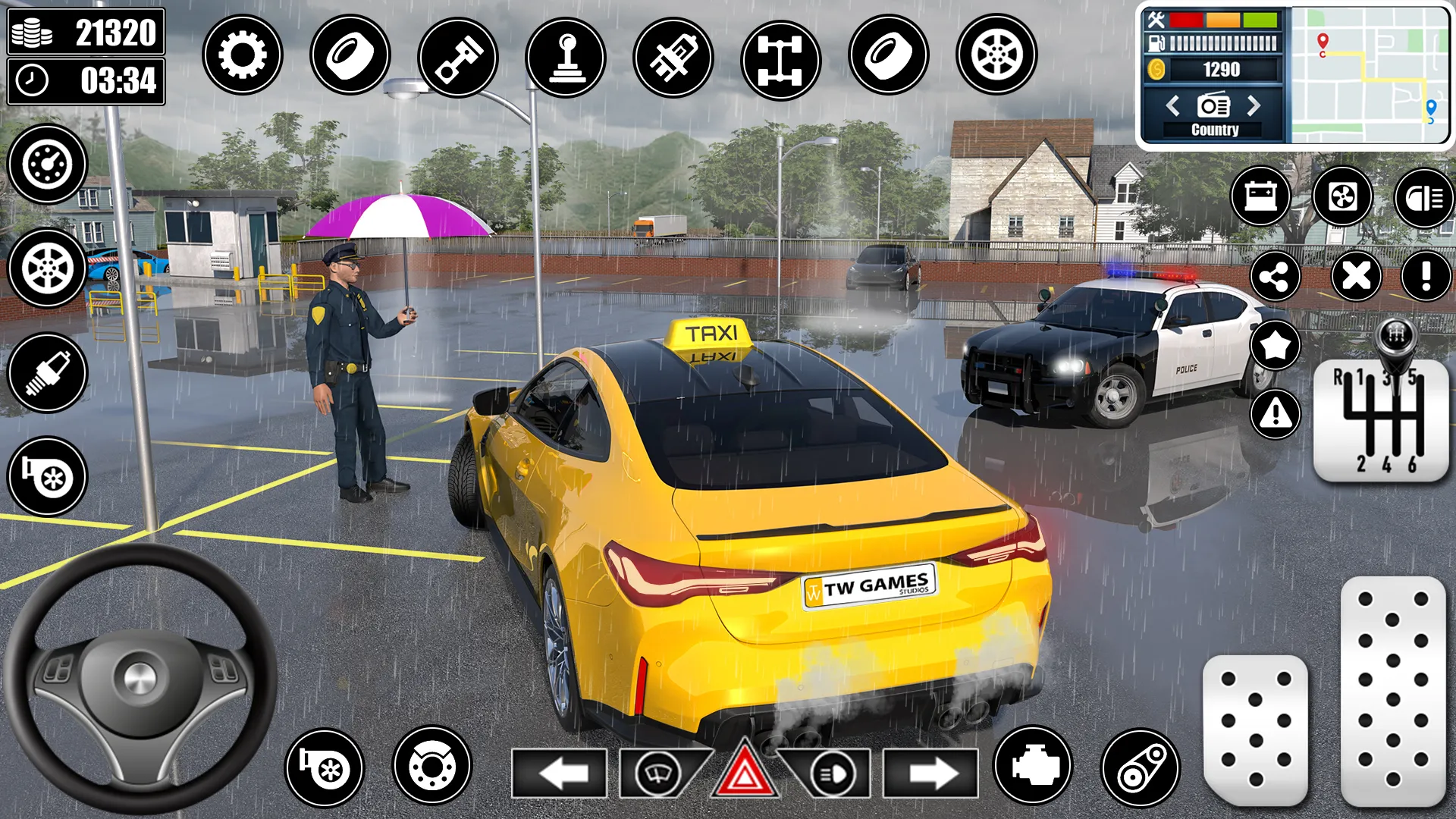Turn on the red hazard triangle

(x=744, y=772)
